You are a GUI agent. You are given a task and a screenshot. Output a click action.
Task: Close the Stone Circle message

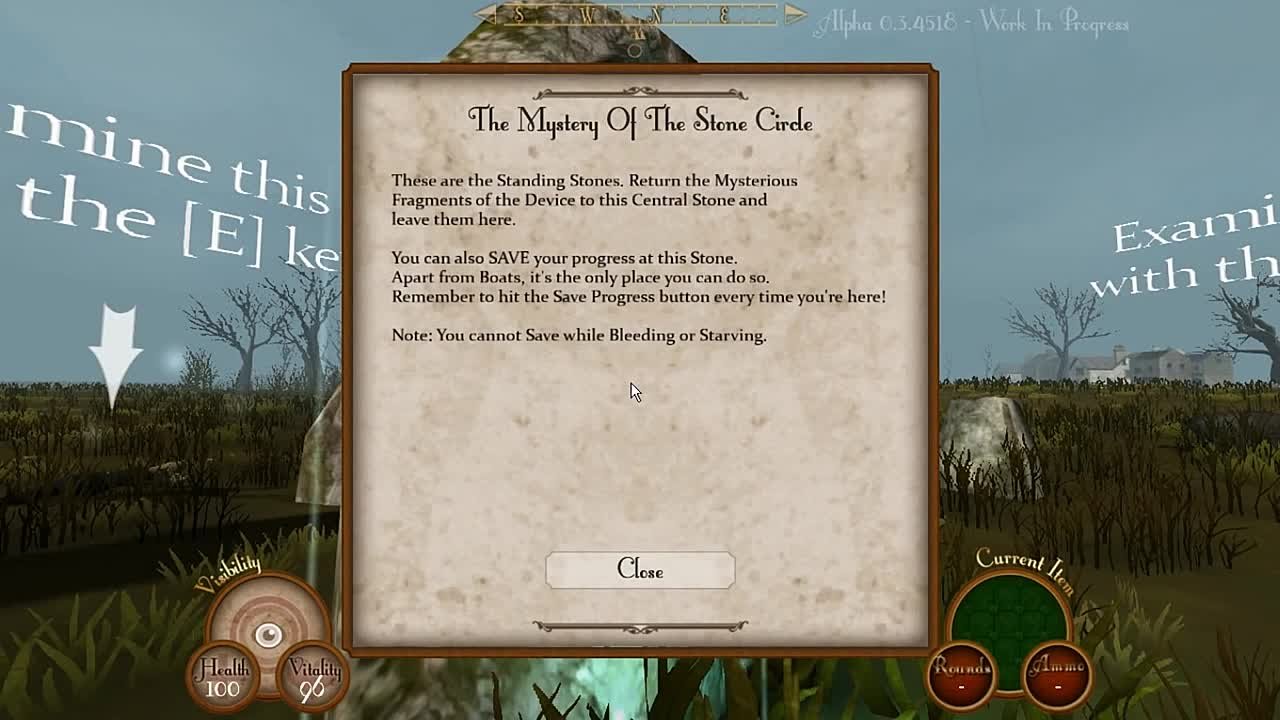(640, 570)
